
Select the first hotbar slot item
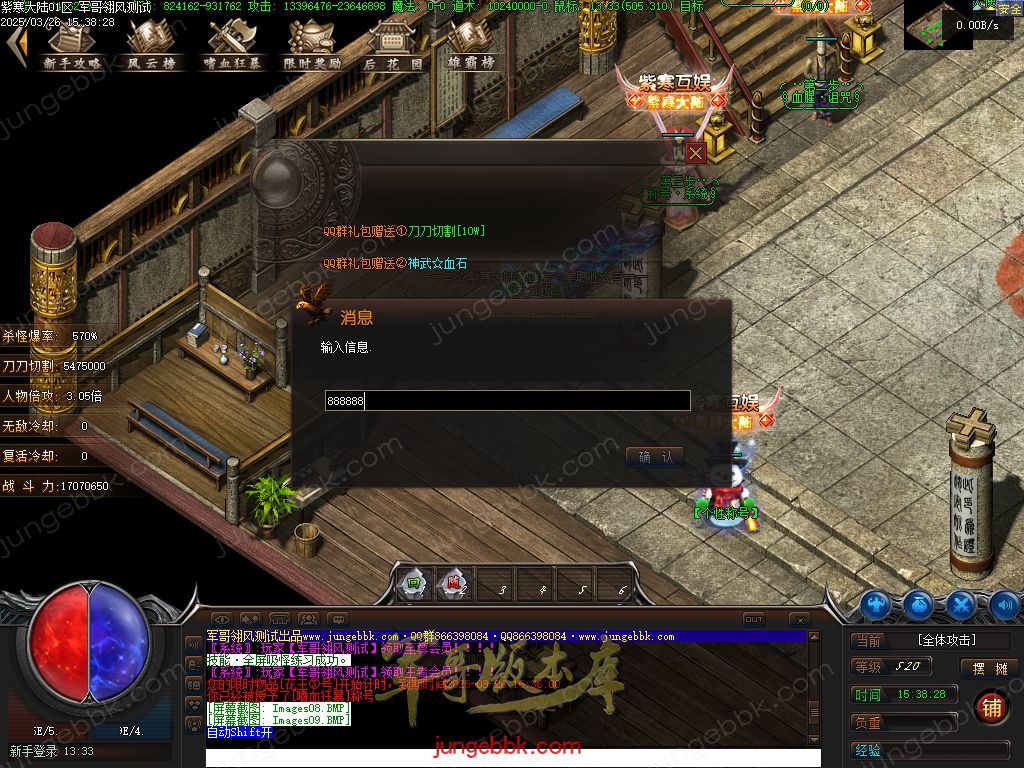tap(412, 585)
